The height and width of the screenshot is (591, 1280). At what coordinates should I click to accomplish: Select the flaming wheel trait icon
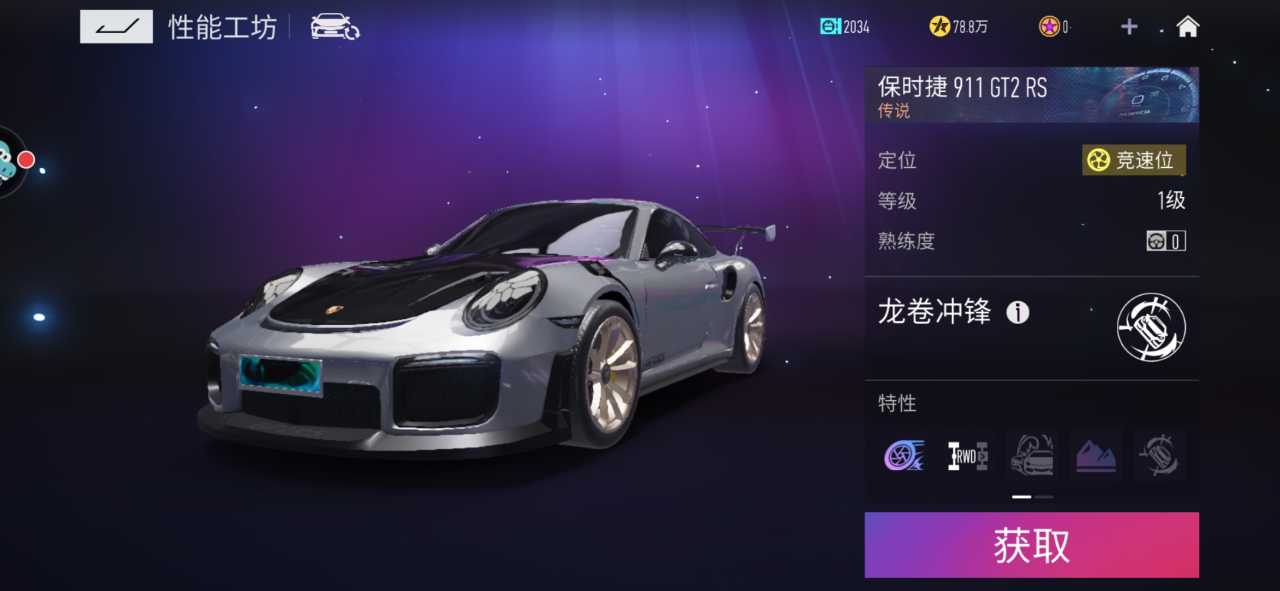coord(904,456)
